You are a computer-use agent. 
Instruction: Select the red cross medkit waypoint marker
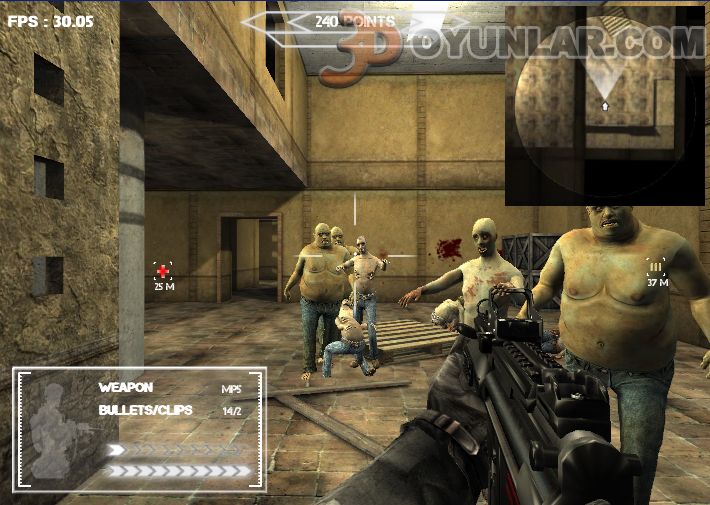click(163, 271)
